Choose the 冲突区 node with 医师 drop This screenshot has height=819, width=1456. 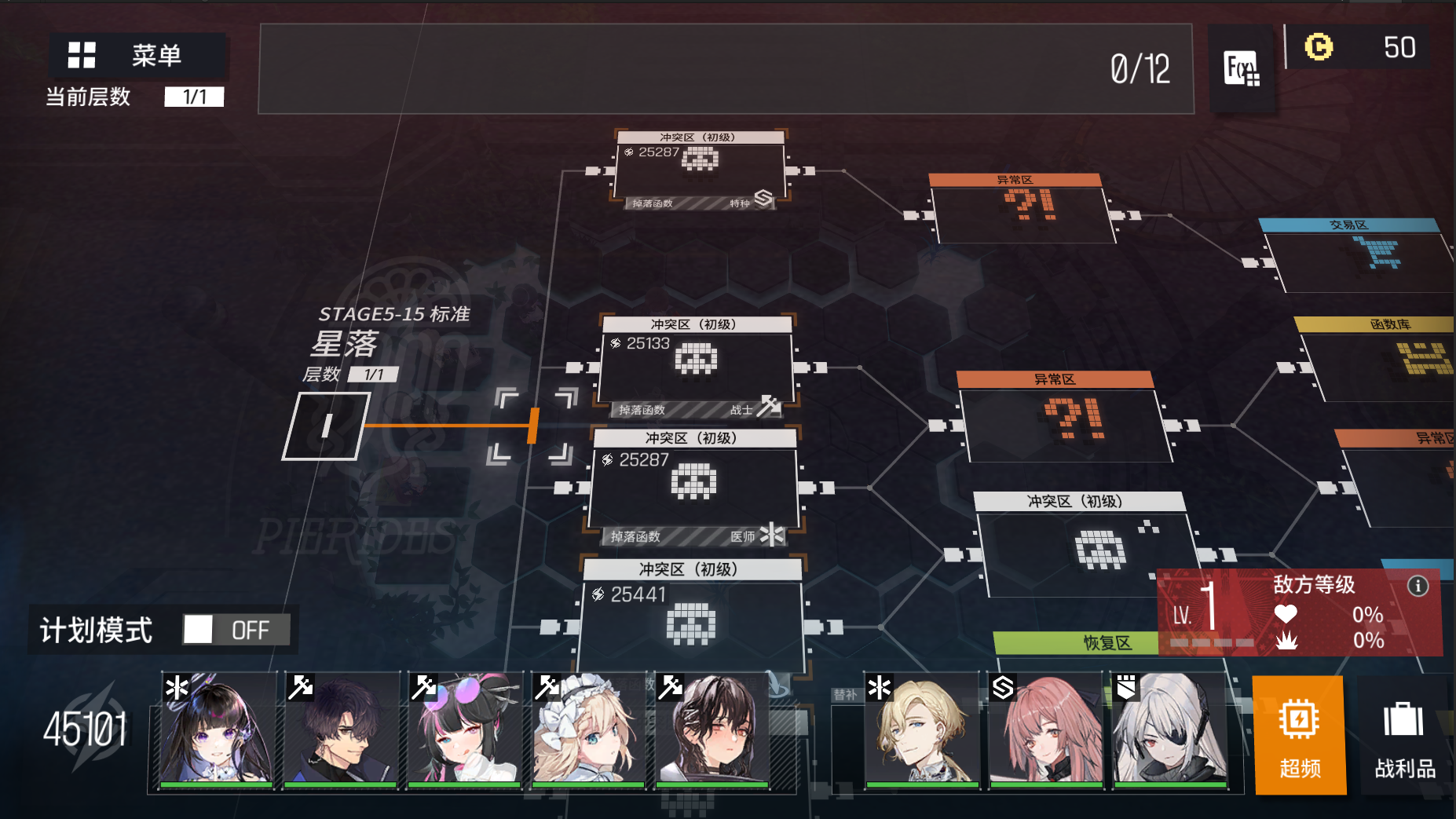pyautogui.click(x=693, y=485)
